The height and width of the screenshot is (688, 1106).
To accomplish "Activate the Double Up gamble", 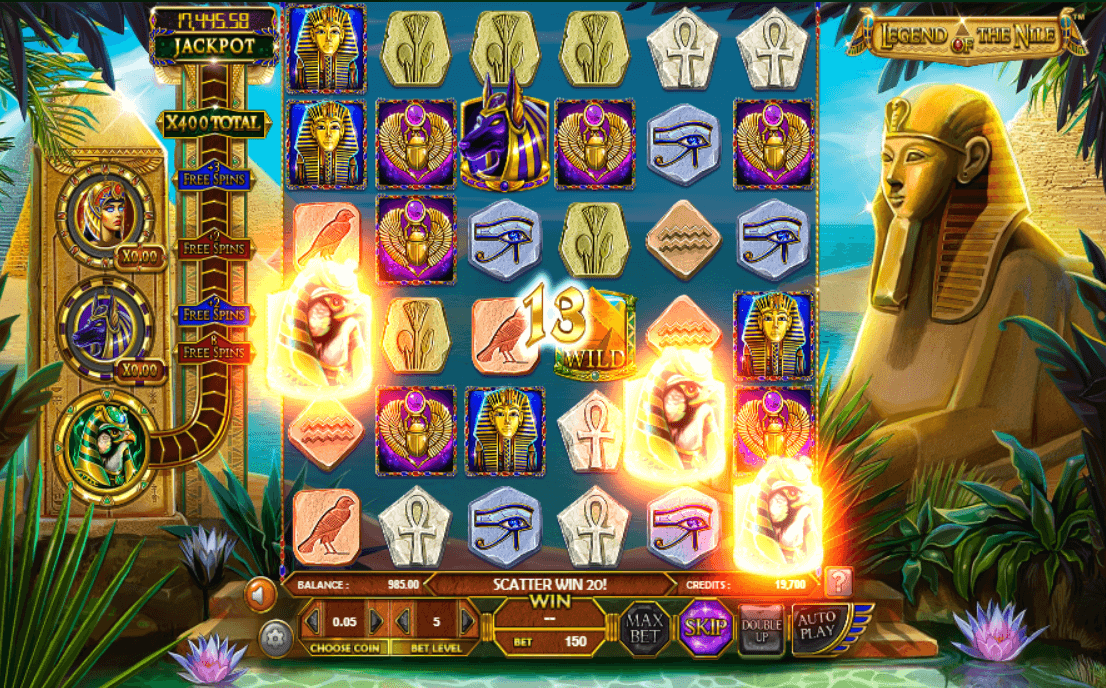I will pyautogui.click(x=761, y=630).
